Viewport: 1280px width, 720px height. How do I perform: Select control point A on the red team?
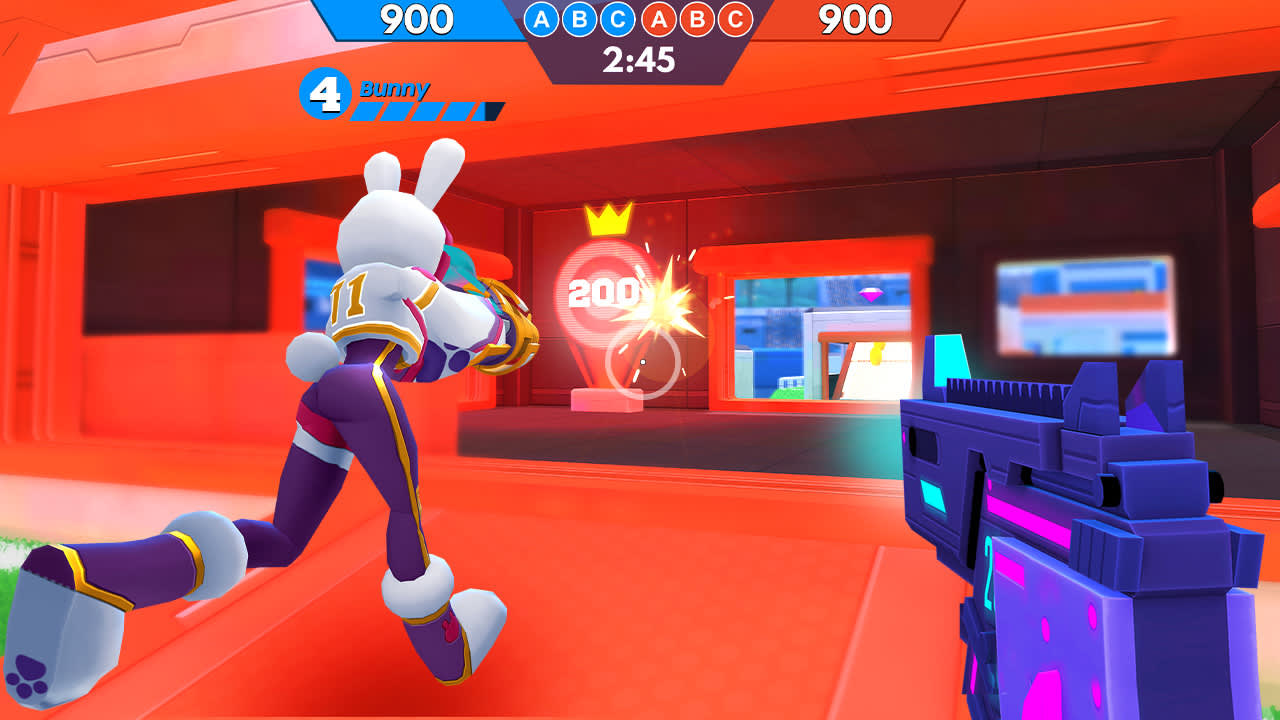[657, 18]
